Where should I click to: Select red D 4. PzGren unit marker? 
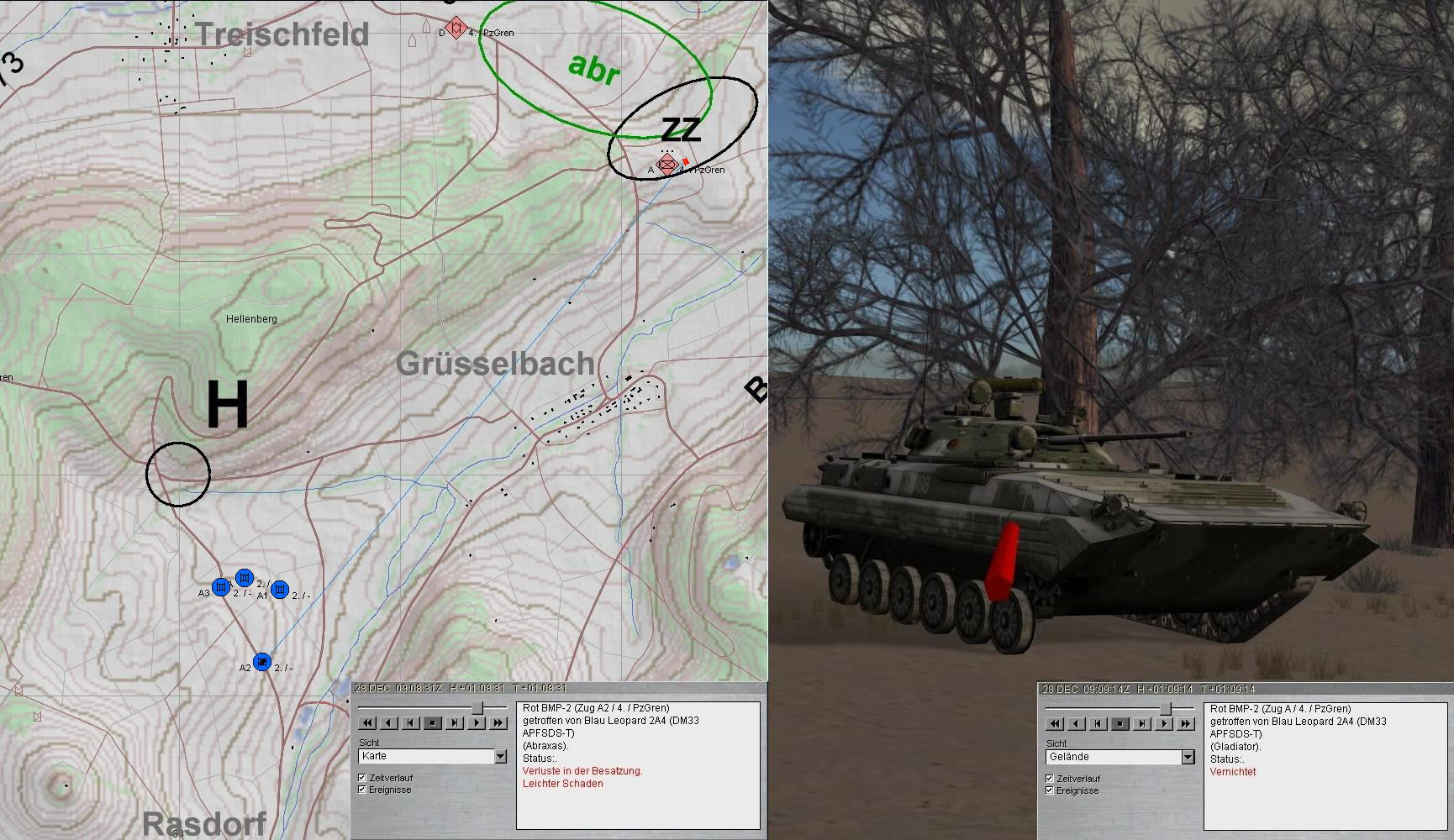[456, 28]
